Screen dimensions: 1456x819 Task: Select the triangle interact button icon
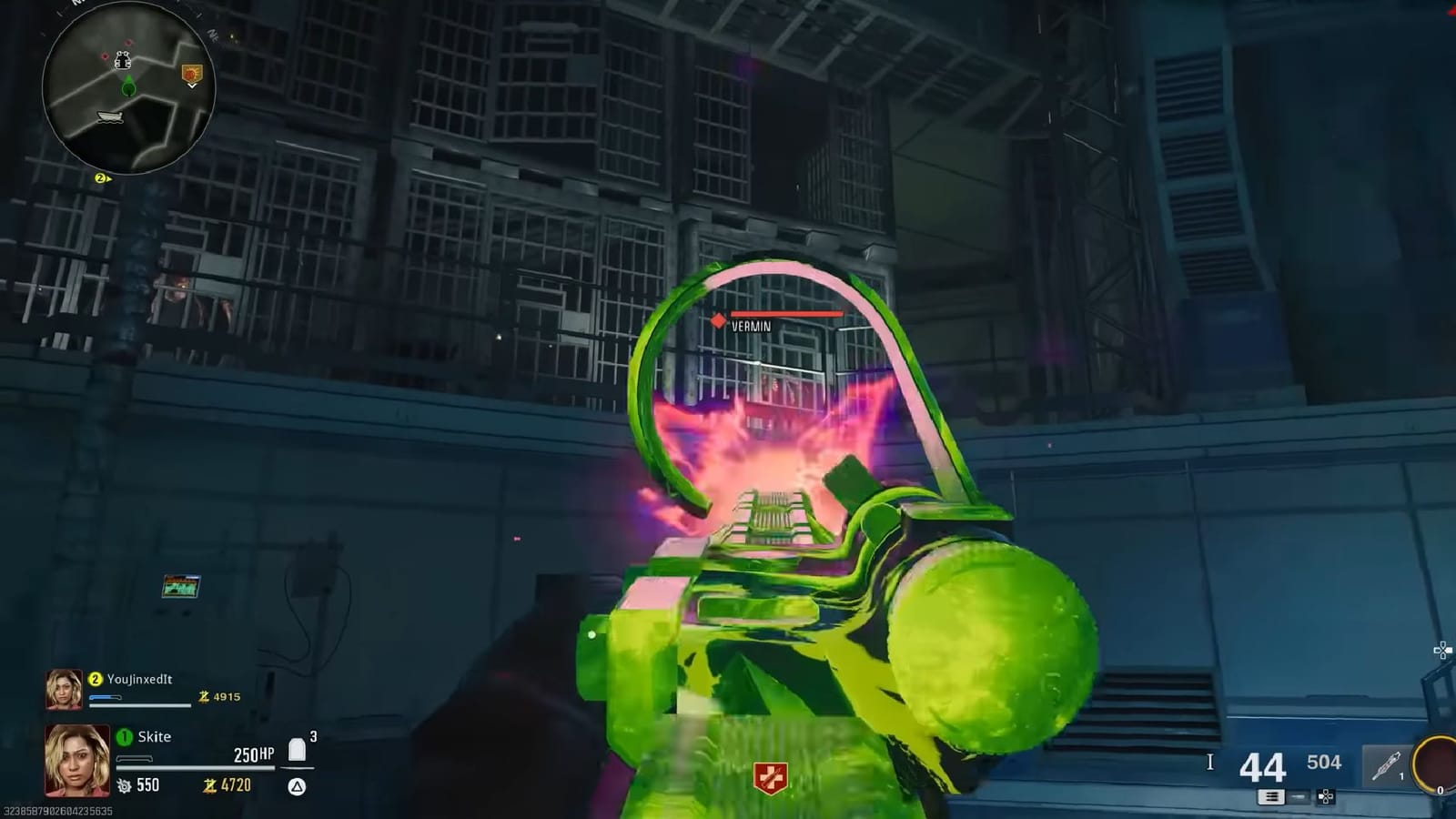(x=297, y=785)
